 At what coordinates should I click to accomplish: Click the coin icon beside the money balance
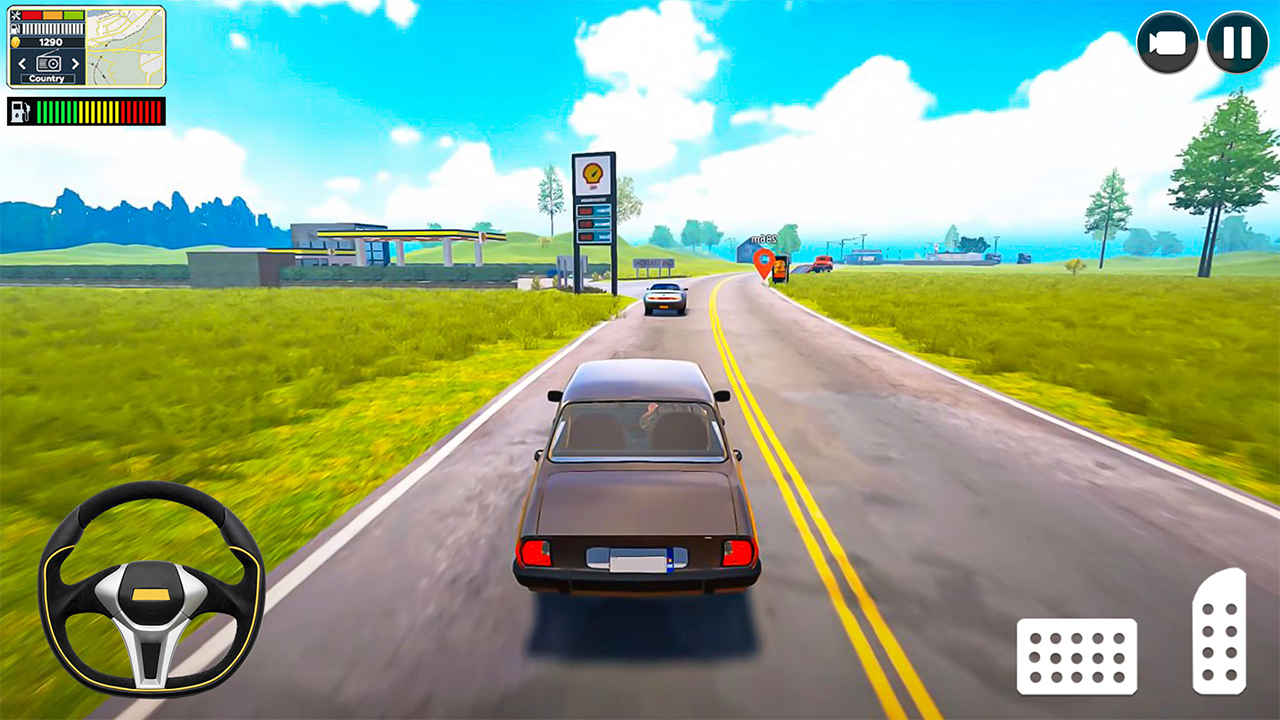click(15, 42)
